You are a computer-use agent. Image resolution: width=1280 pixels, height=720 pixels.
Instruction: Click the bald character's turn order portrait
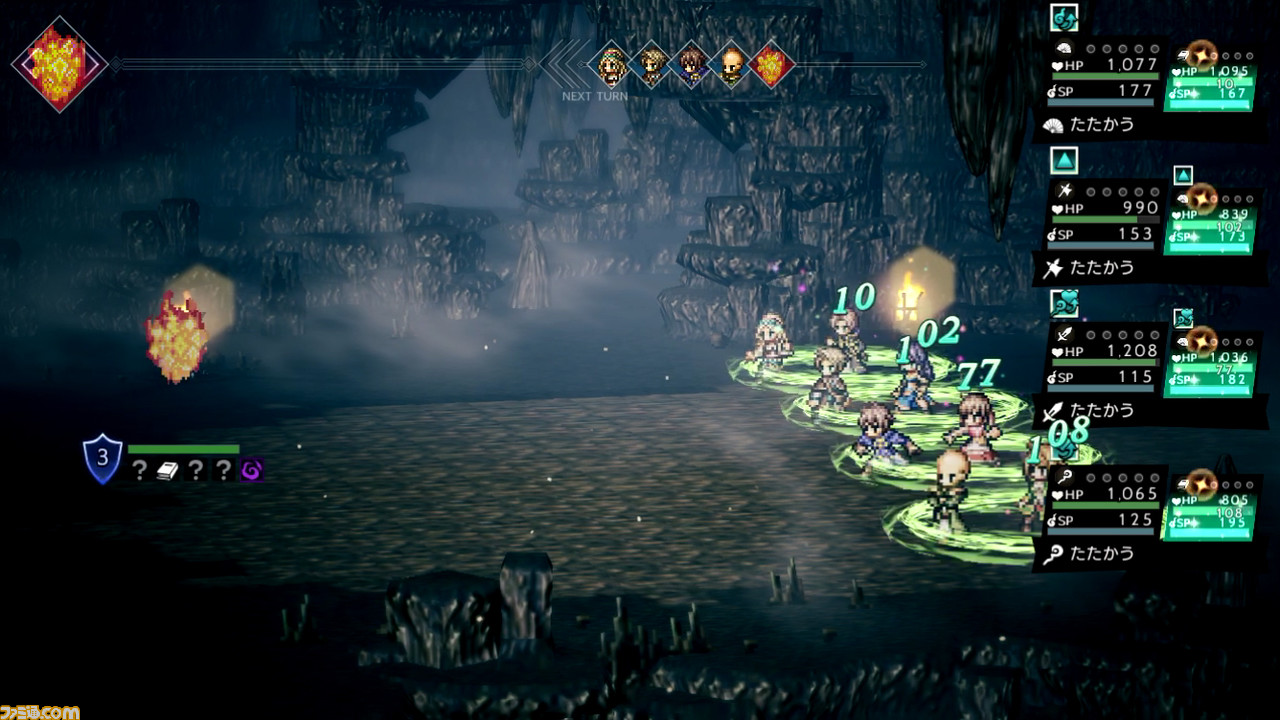(x=732, y=66)
